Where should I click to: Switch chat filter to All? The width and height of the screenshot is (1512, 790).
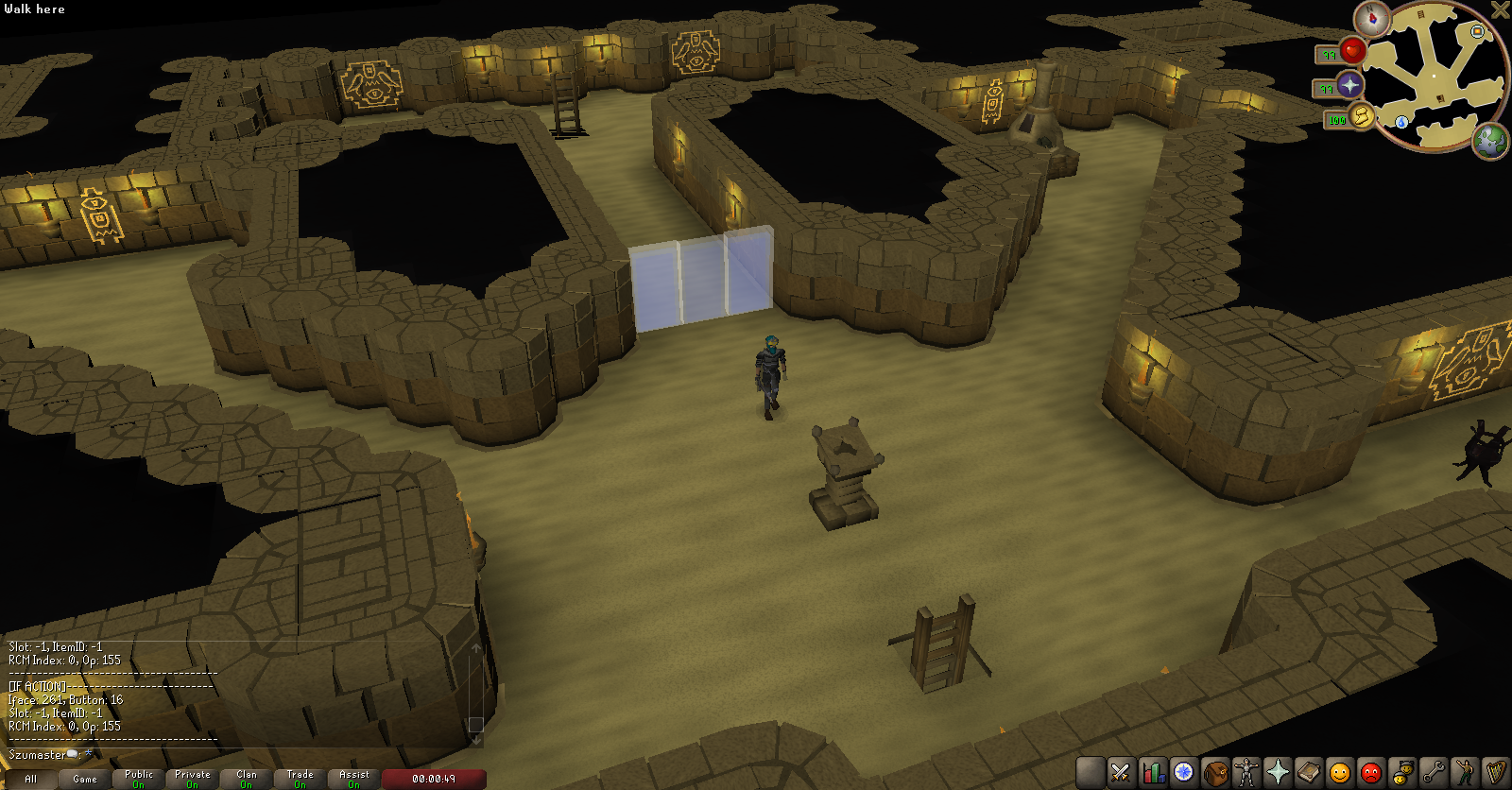coord(30,779)
